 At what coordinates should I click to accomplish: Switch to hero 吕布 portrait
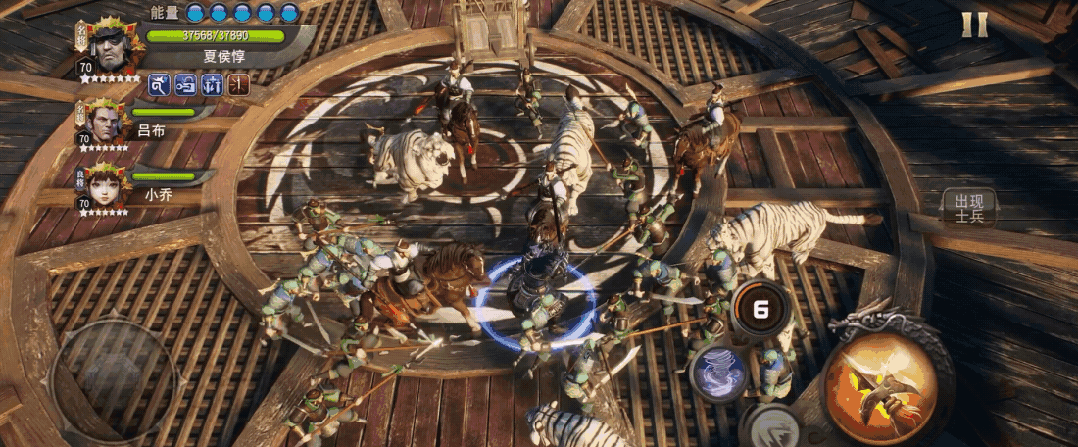[x=103, y=122]
